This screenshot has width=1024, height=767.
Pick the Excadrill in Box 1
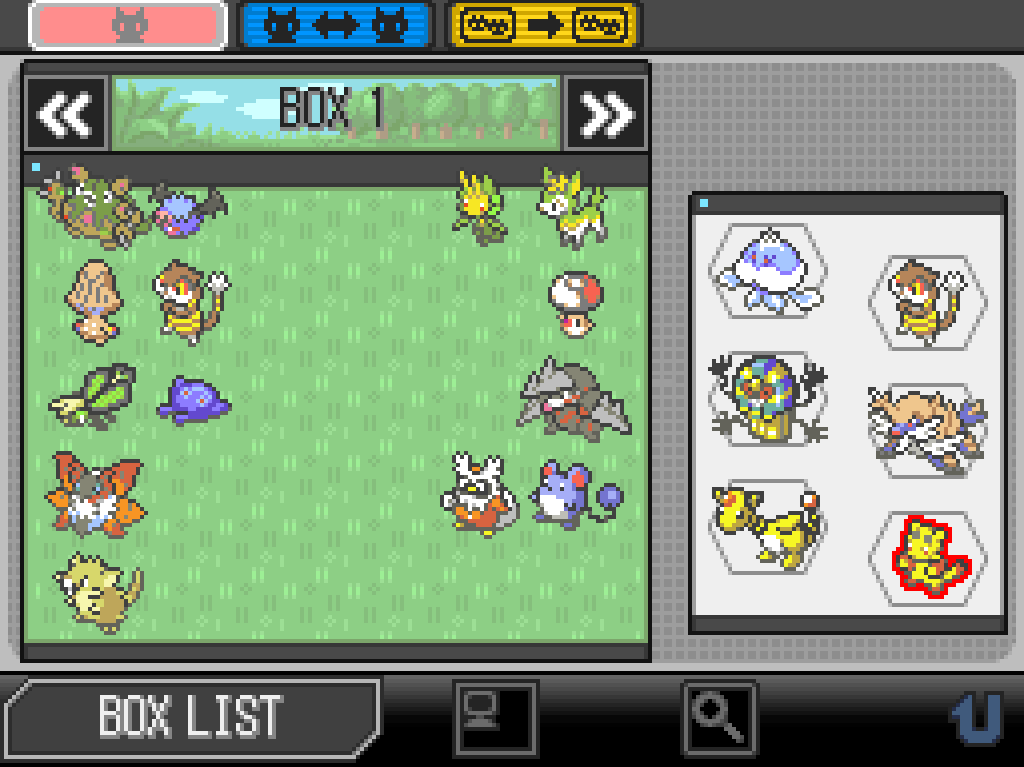(575, 400)
